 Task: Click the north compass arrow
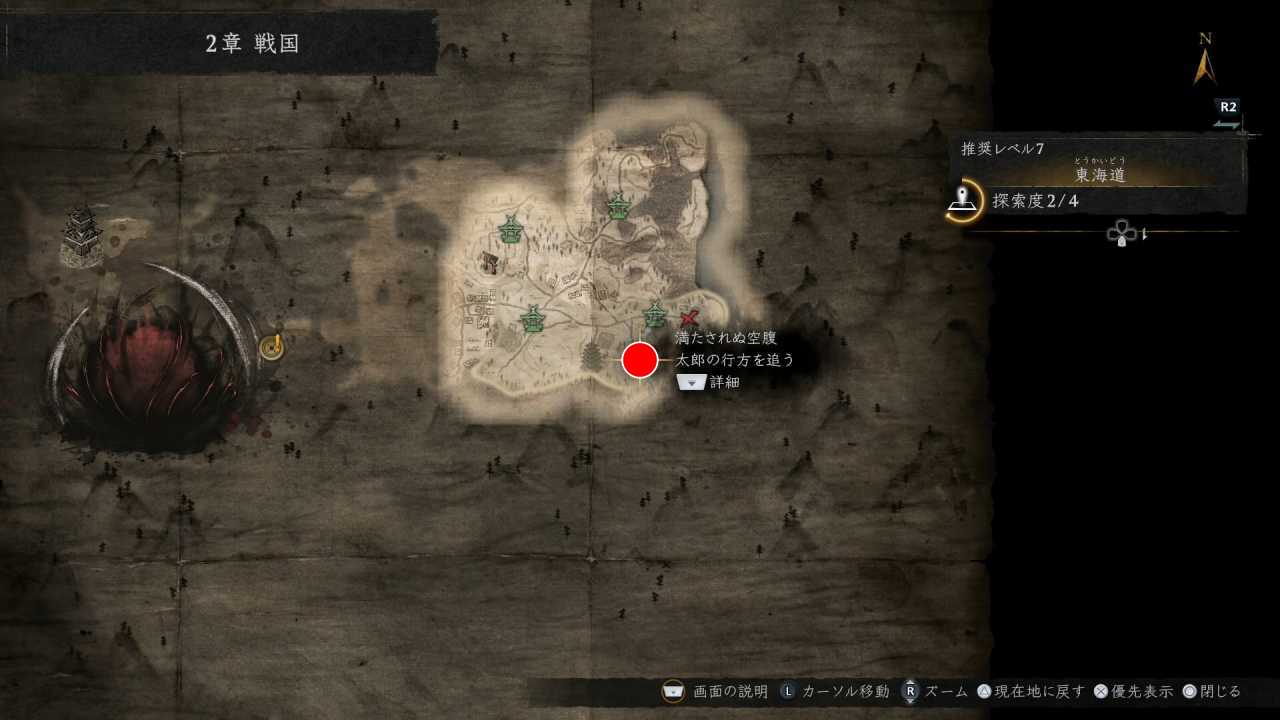[x=1205, y=66]
